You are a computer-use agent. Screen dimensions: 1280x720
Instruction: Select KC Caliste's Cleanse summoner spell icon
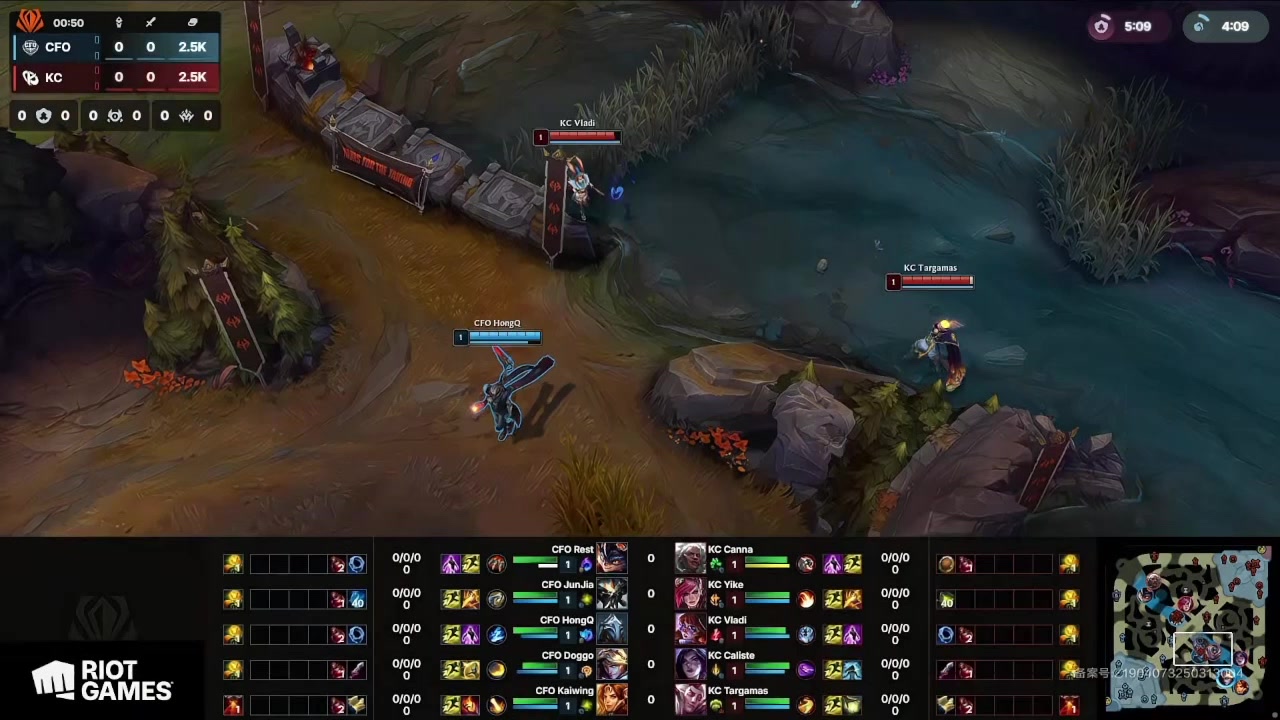click(x=852, y=670)
